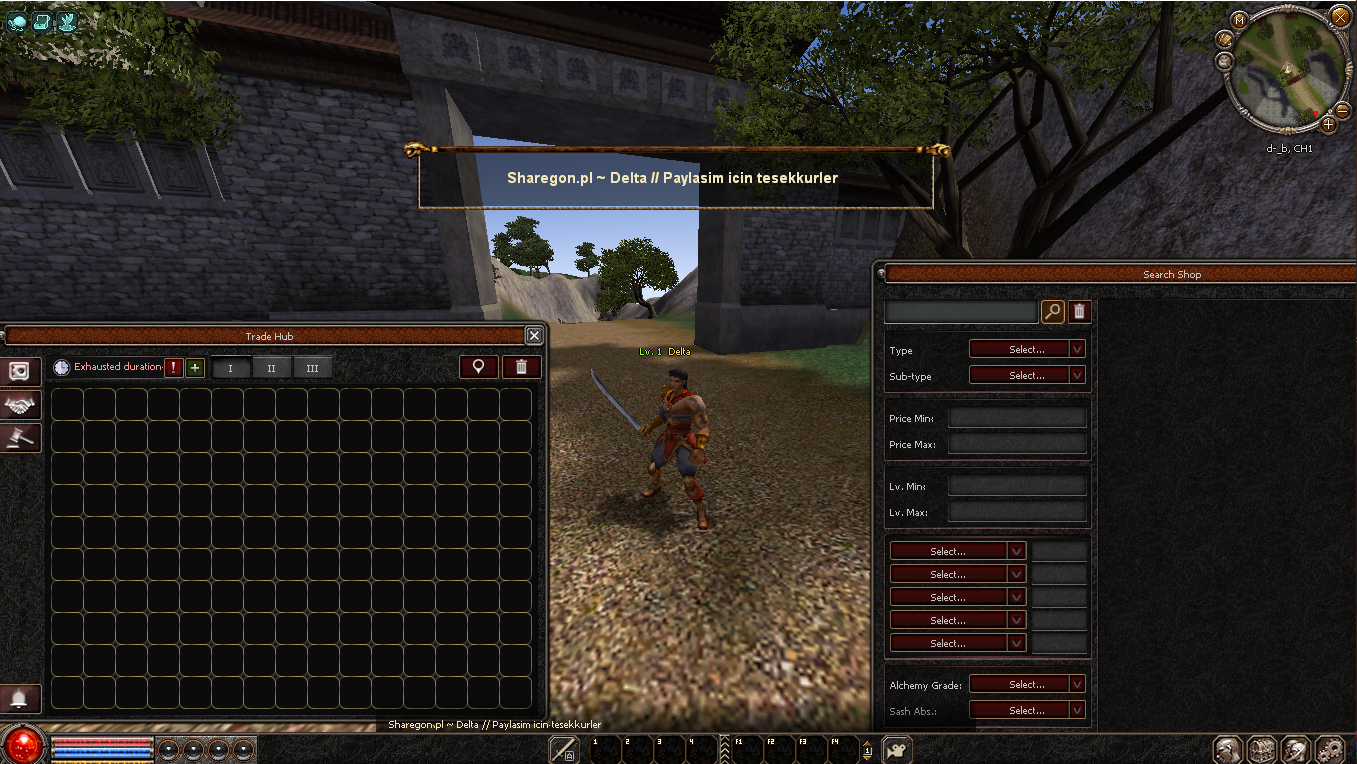Clear search filters with the trash button
1357x764 pixels.
coord(1078,312)
